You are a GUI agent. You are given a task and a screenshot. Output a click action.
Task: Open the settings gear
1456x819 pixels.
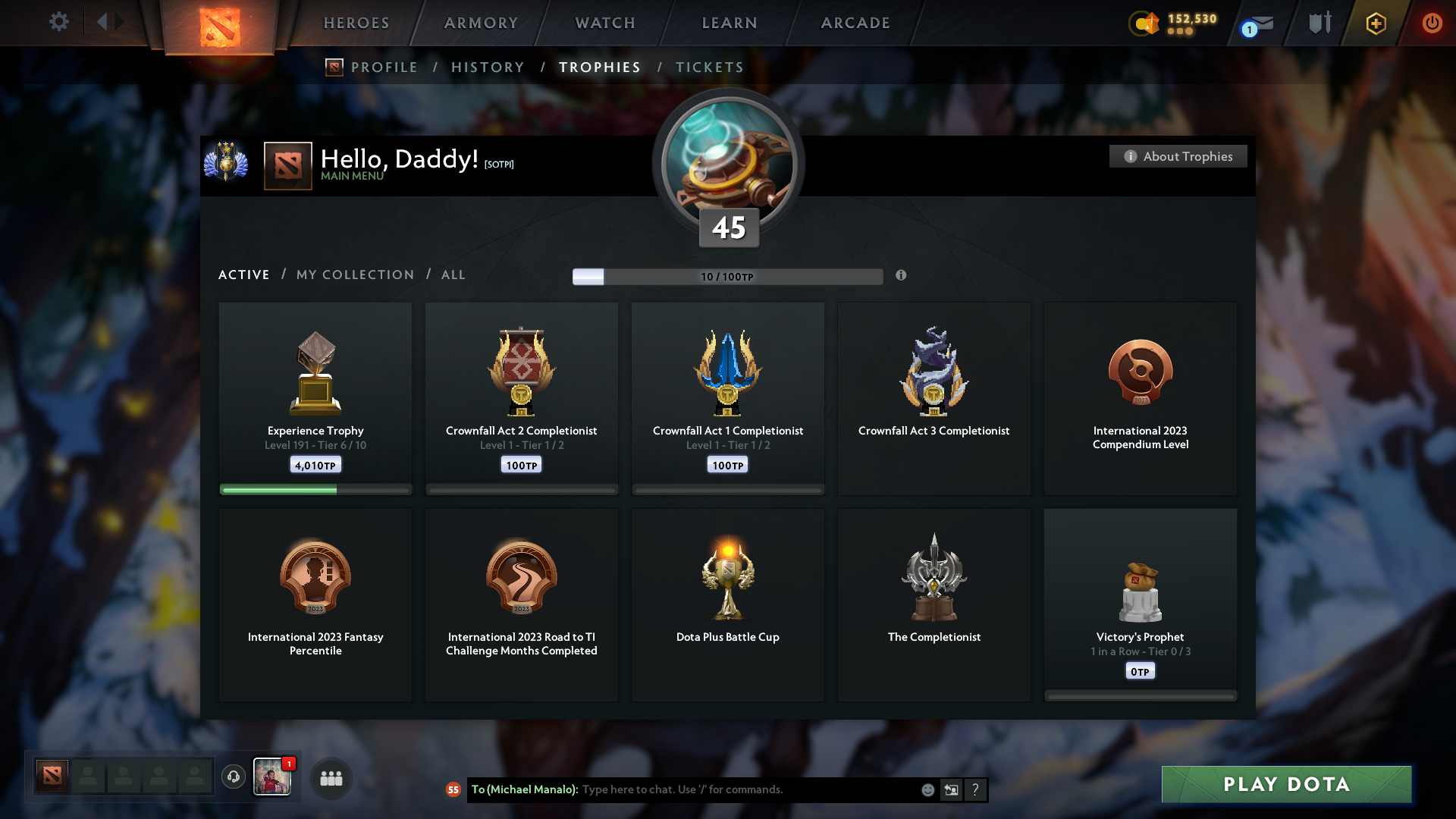pos(59,22)
